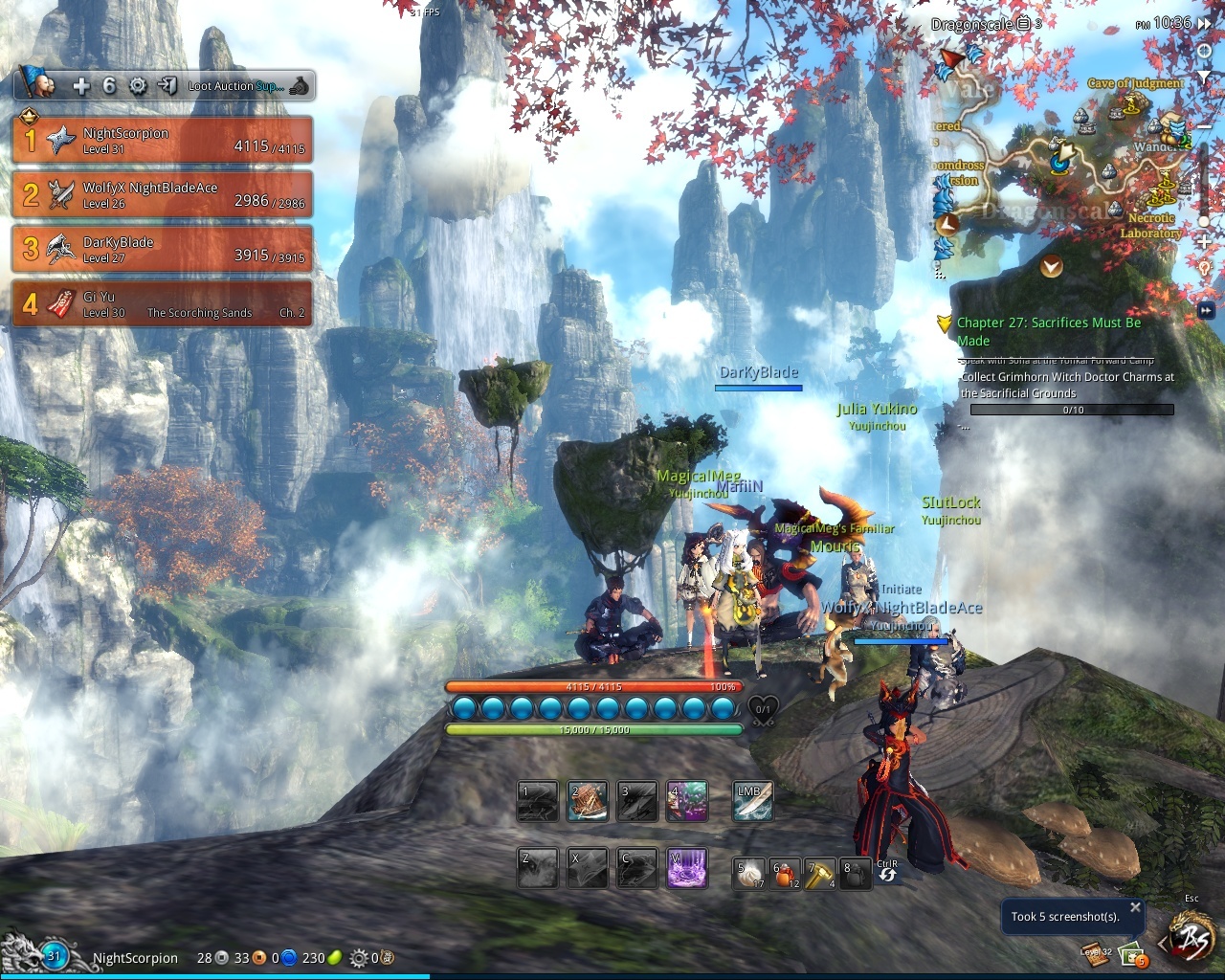Use the dumpling food item slot
The height and width of the screenshot is (980, 1225).
749,873
